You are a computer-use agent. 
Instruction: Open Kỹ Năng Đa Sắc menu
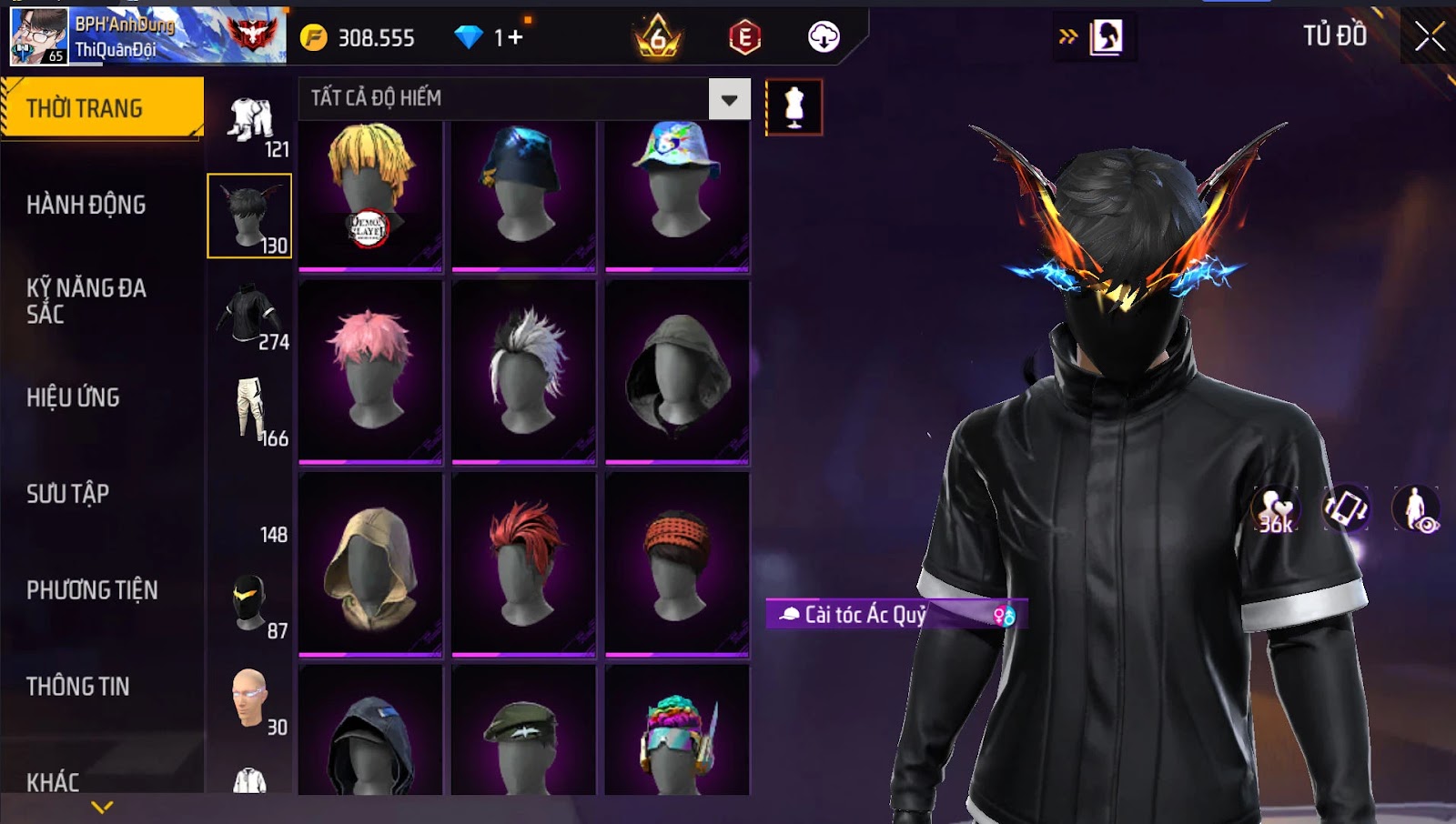(x=86, y=301)
